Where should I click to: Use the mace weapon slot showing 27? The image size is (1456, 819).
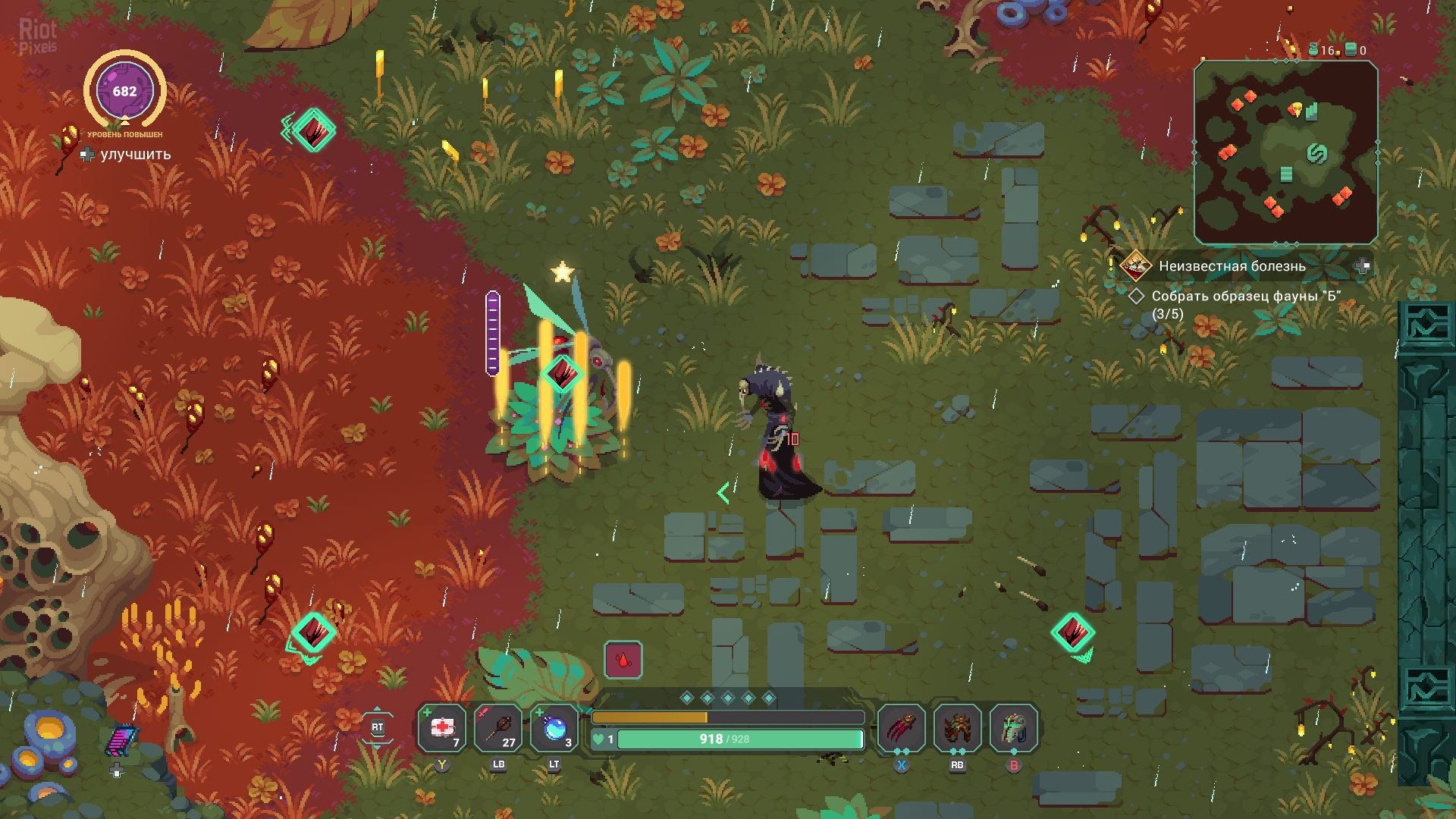point(497,729)
